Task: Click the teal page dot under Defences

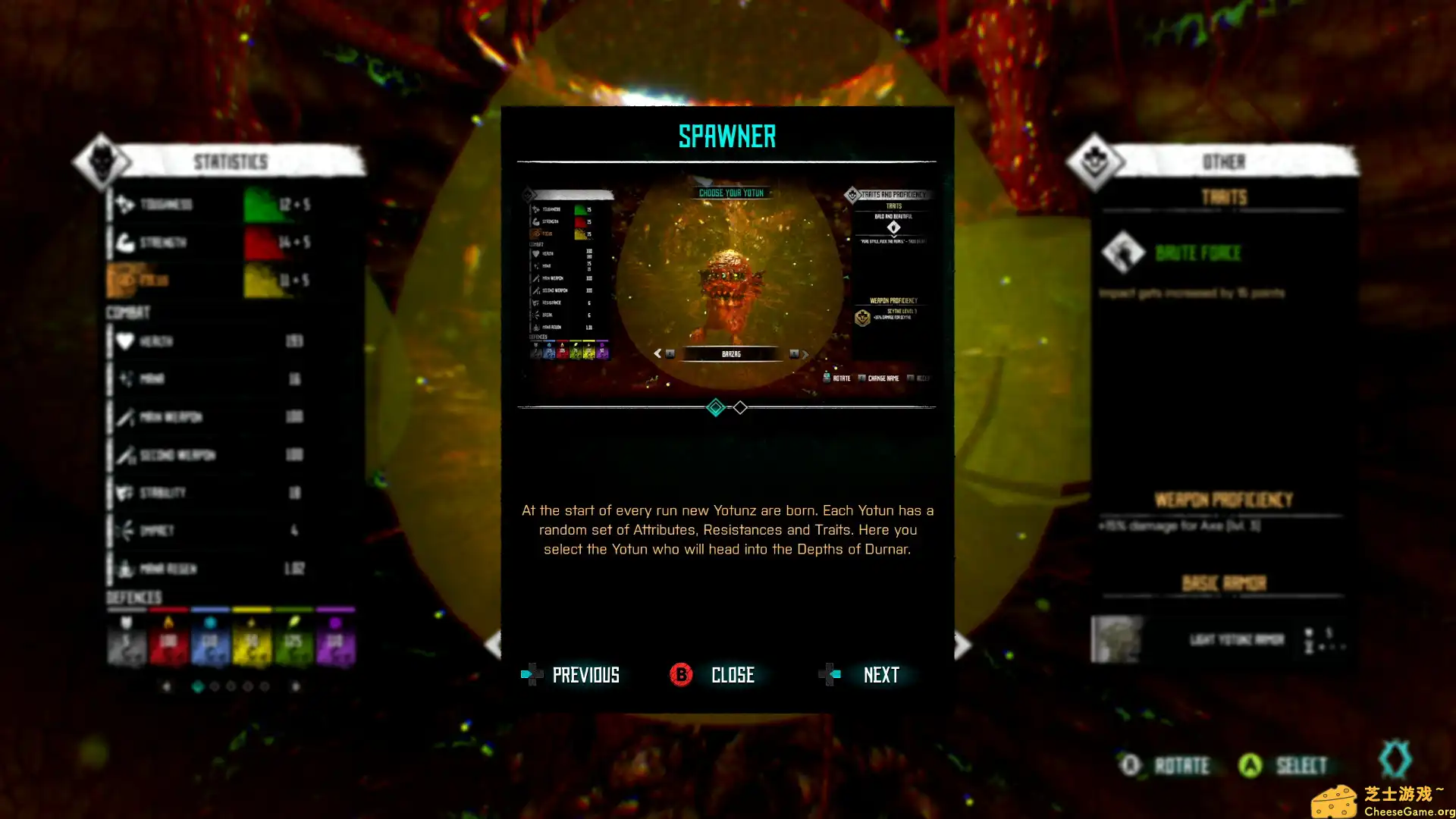Action: pos(199,685)
